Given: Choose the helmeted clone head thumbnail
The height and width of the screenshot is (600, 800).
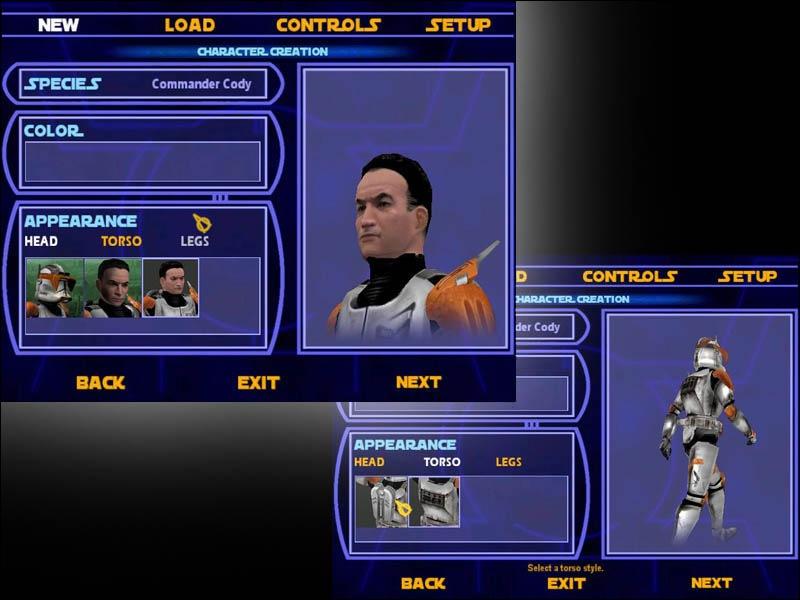Looking at the screenshot, I should tap(54, 288).
